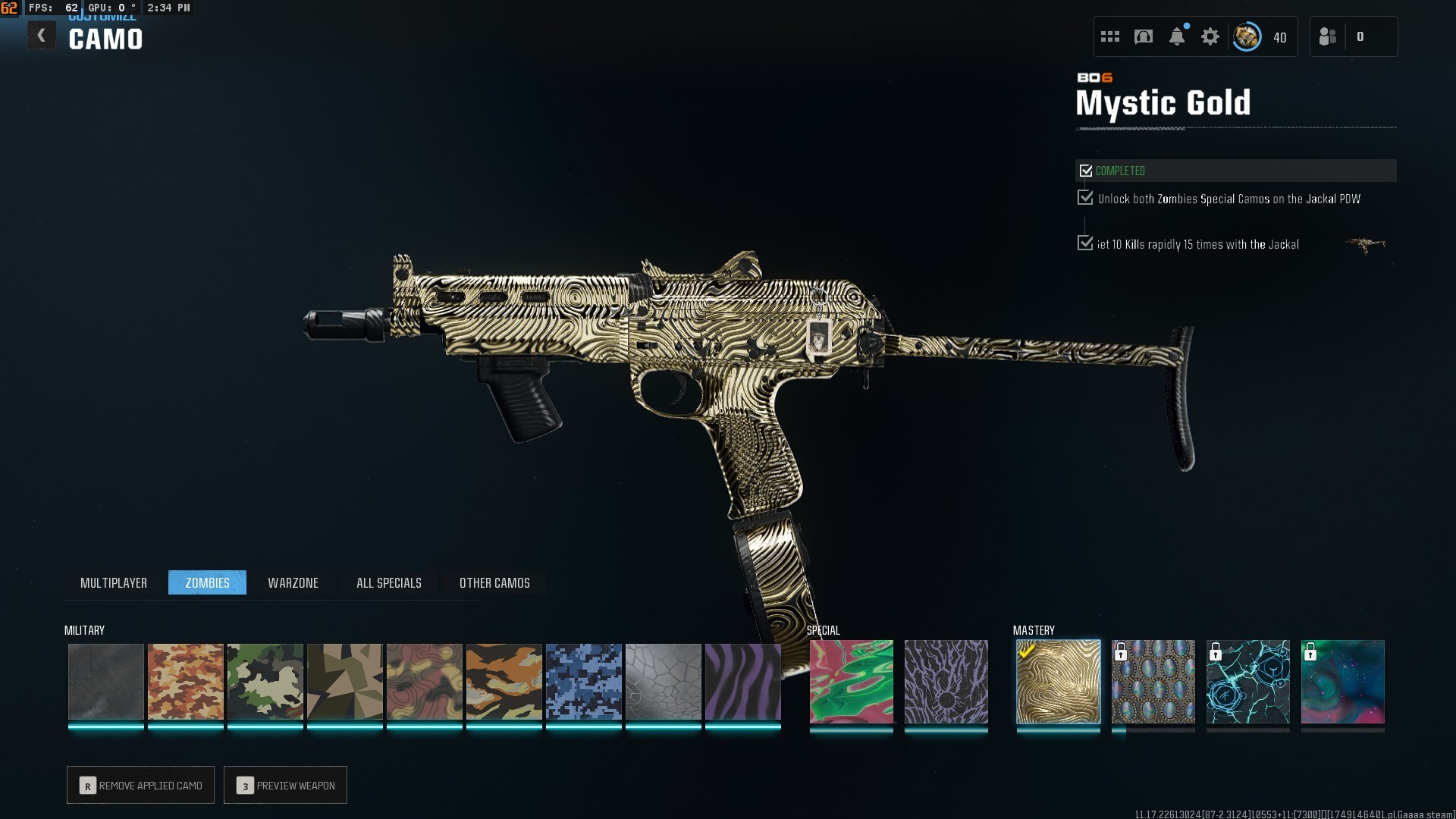Viewport: 1456px width, 819px height.
Task: Pick the locked cyan lightning mastery camo
Action: [x=1247, y=681]
